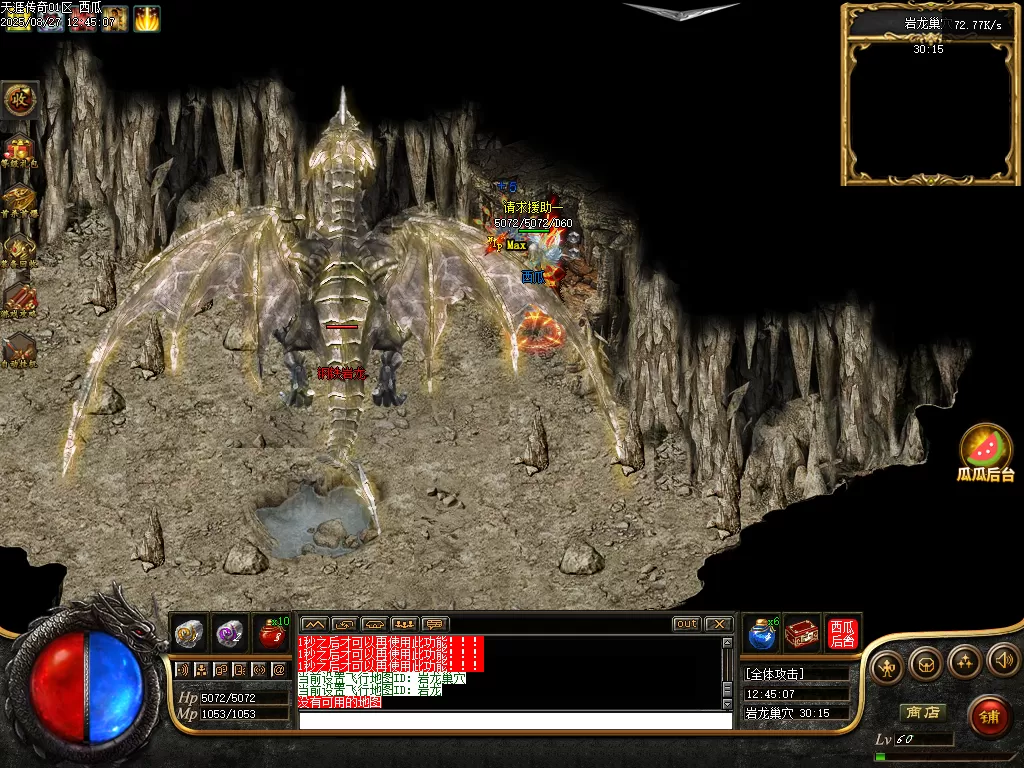Open the skills sparkle-icon button
The image size is (1024, 768).
(964, 661)
